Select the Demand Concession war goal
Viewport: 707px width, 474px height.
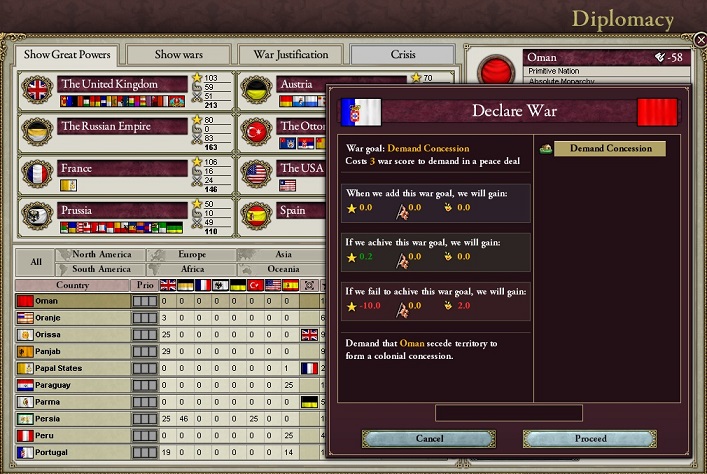[610, 149]
